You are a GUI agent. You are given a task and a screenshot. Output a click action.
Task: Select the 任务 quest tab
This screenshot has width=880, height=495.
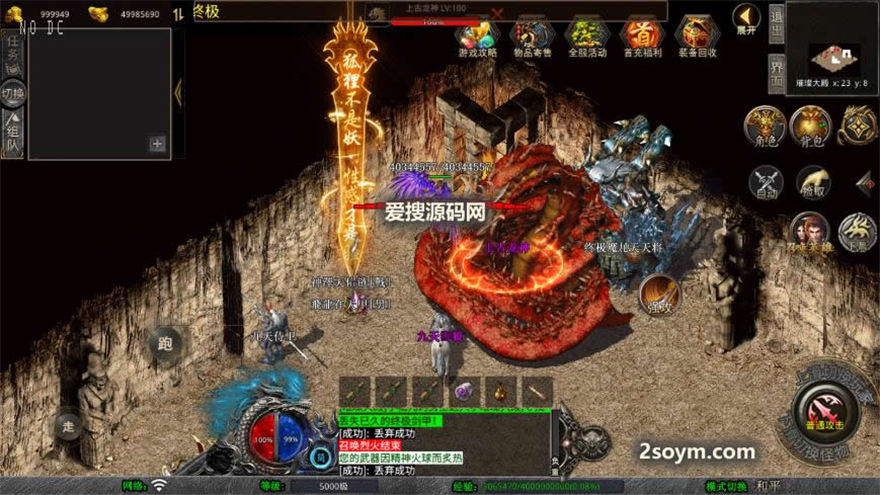[13, 47]
